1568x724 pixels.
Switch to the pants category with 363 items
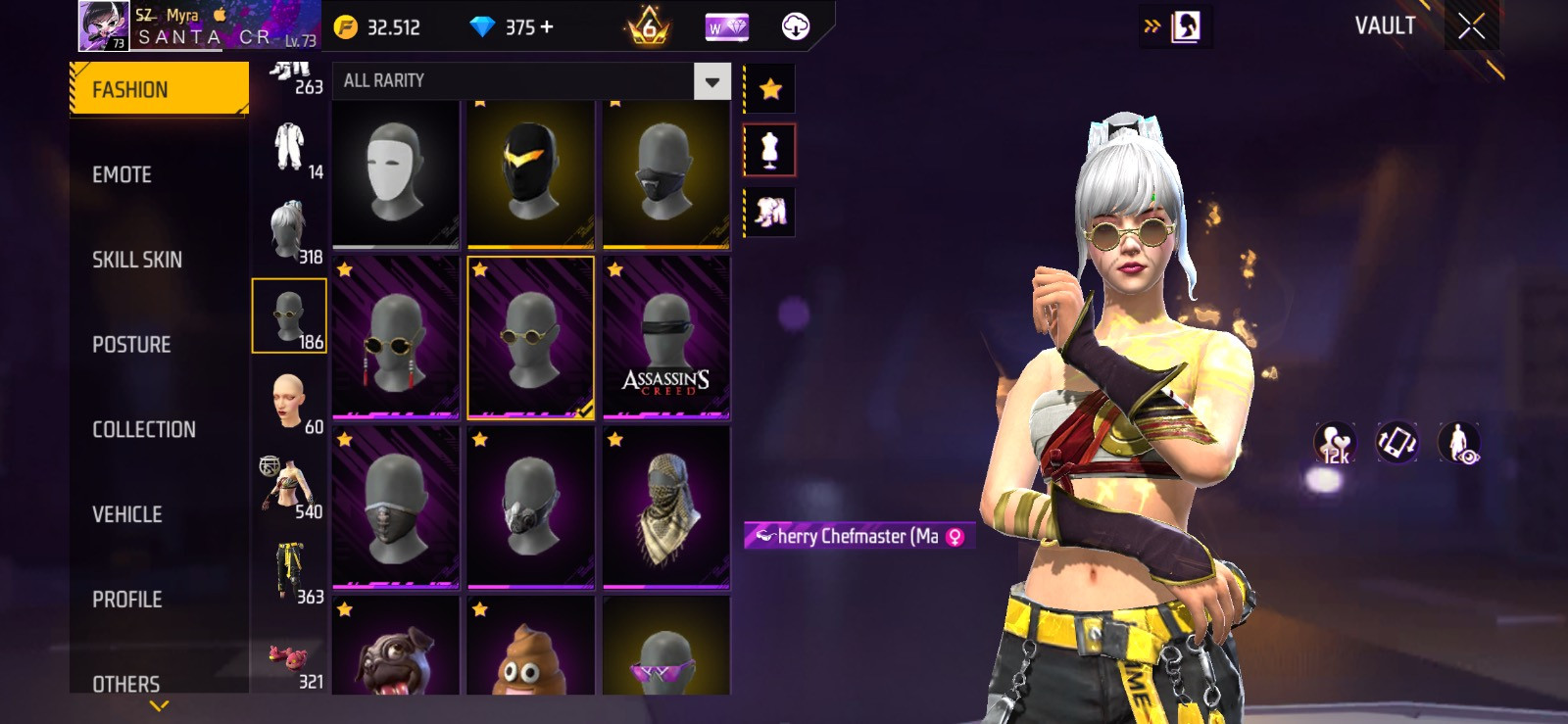click(x=290, y=572)
